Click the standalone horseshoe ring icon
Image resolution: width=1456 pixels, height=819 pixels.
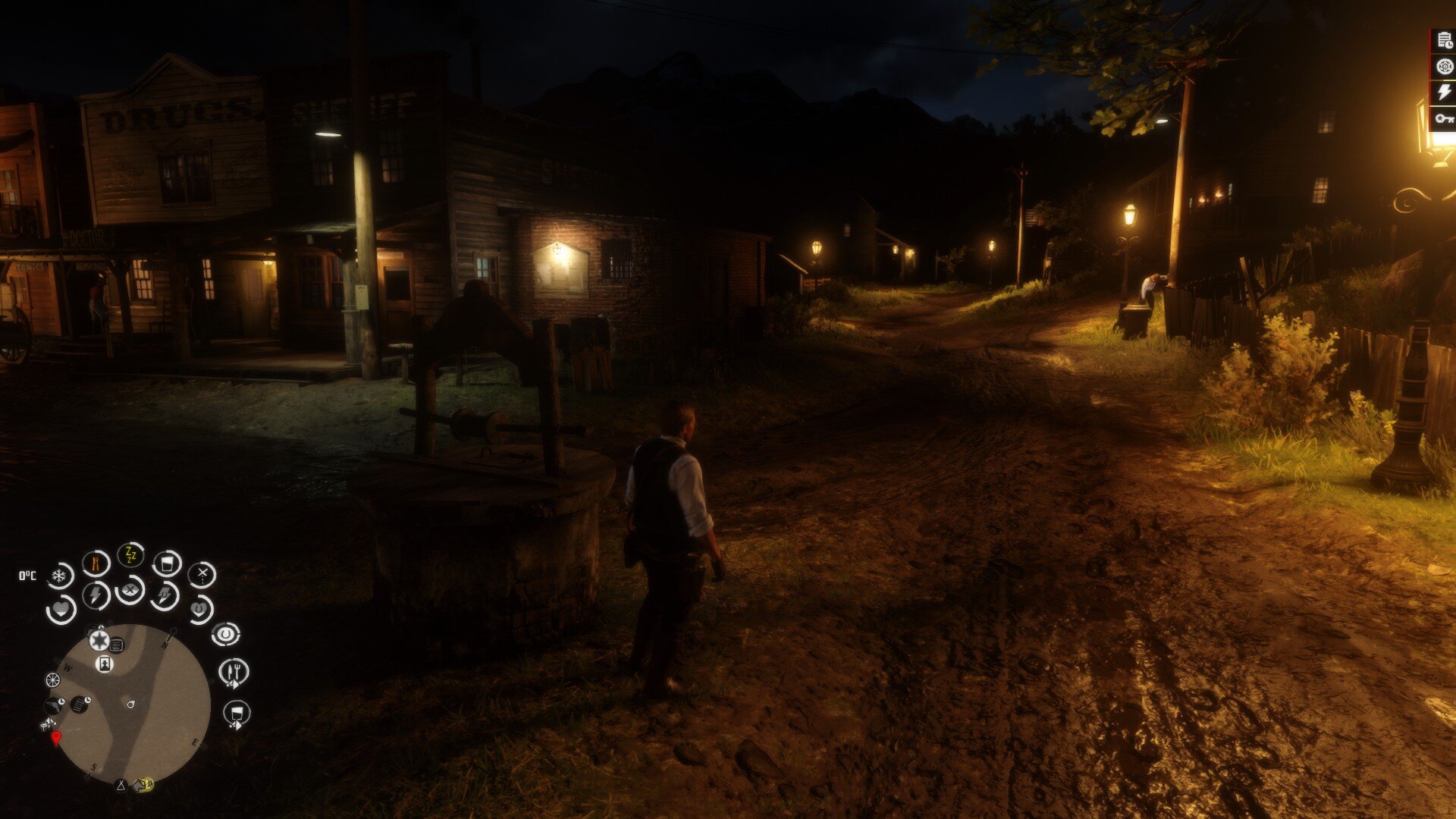coord(225,634)
